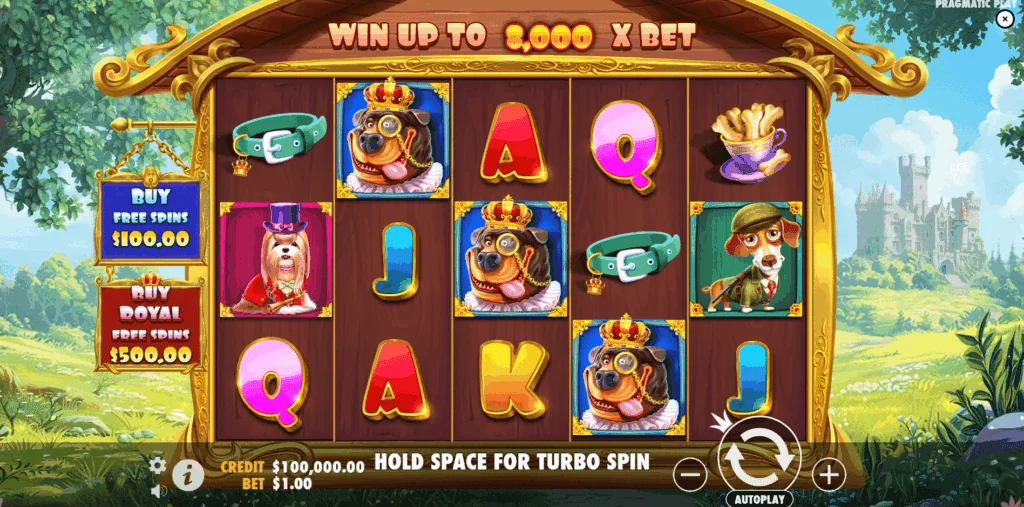Image resolution: width=1024 pixels, height=507 pixels.
Task: Increase the bet with the plus button
Action: click(828, 475)
